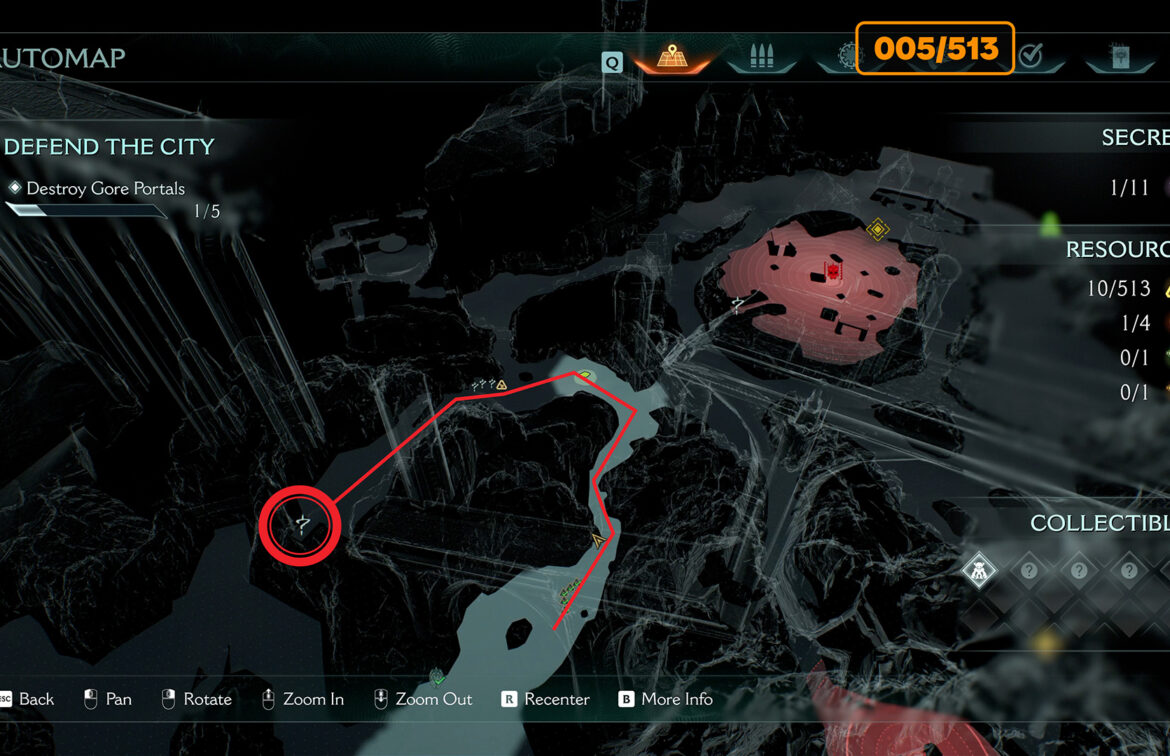The image size is (1170, 756).
Task: Select the yellow triangle resource marker
Action: point(501,384)
